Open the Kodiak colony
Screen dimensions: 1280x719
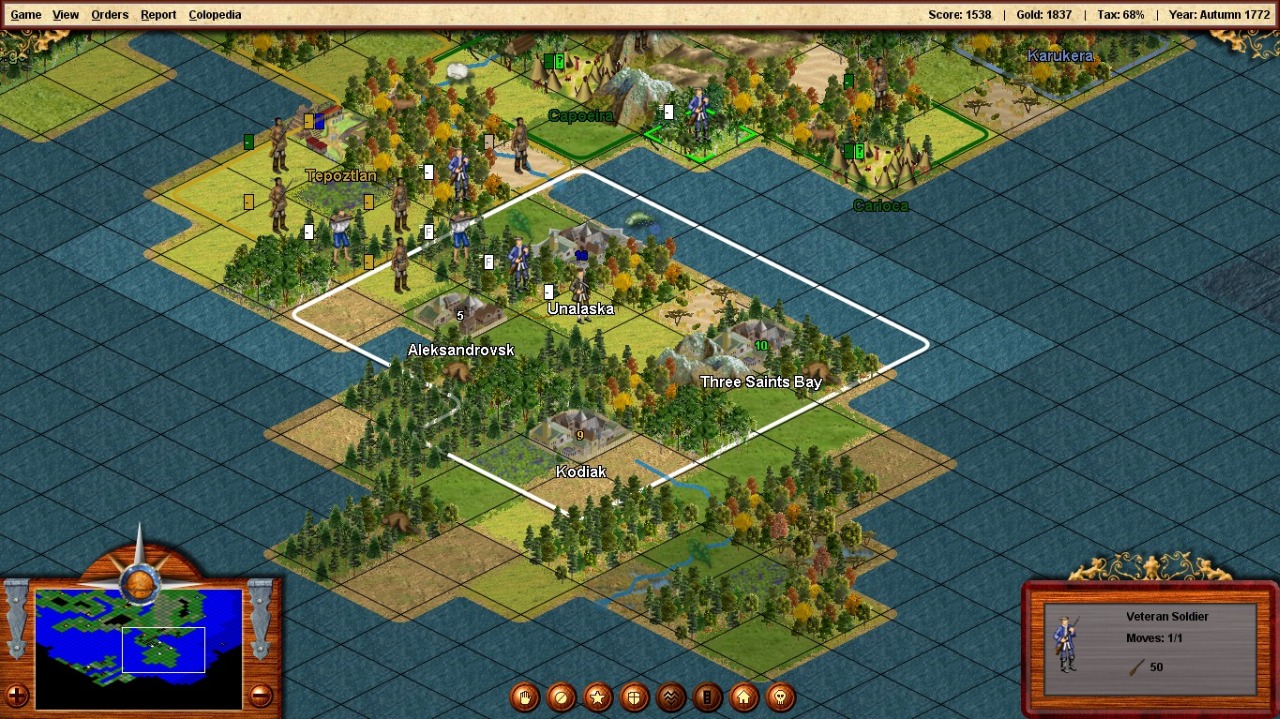click(x=579, y=435)
